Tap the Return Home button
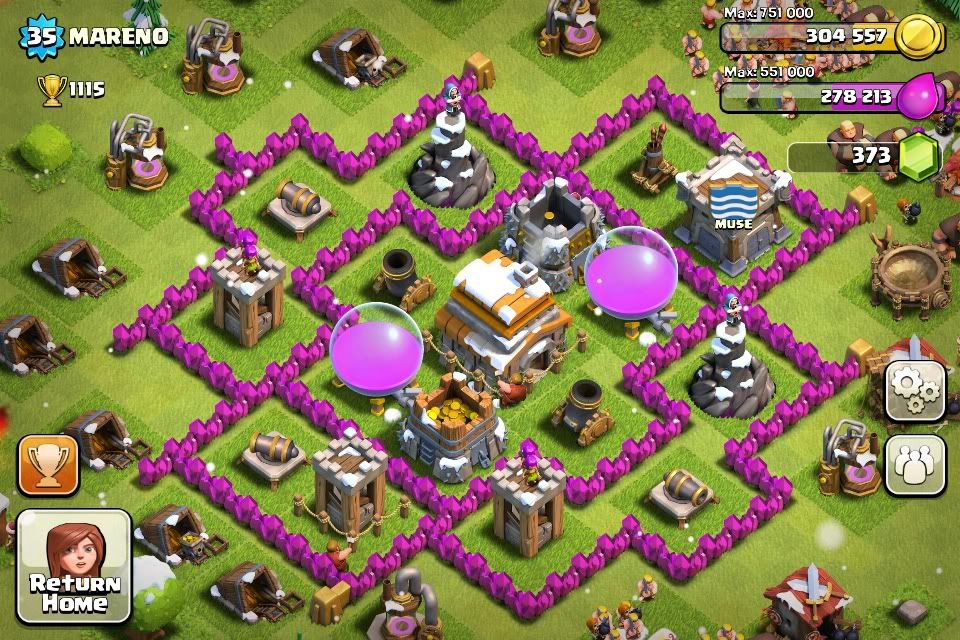 point(75,566)
